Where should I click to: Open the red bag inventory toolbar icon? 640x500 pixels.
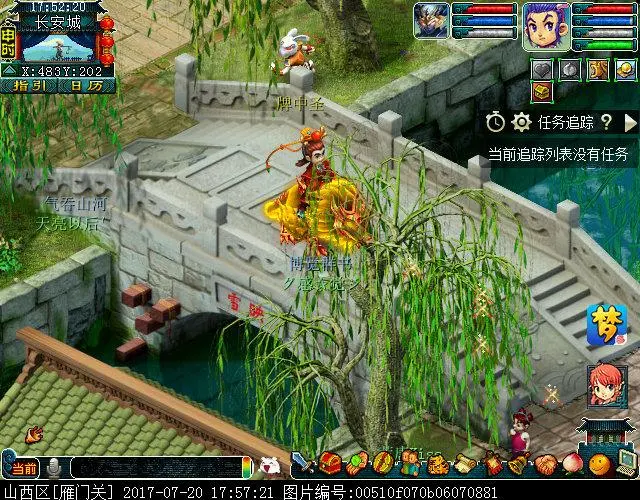pyautogui.click(x=330, y=464)
